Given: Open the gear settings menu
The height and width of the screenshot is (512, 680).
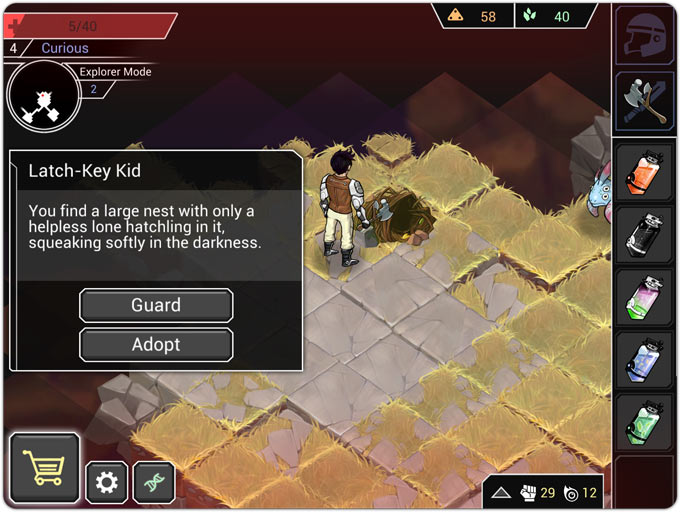Looking at the screenshot, I should click(106, 483).
